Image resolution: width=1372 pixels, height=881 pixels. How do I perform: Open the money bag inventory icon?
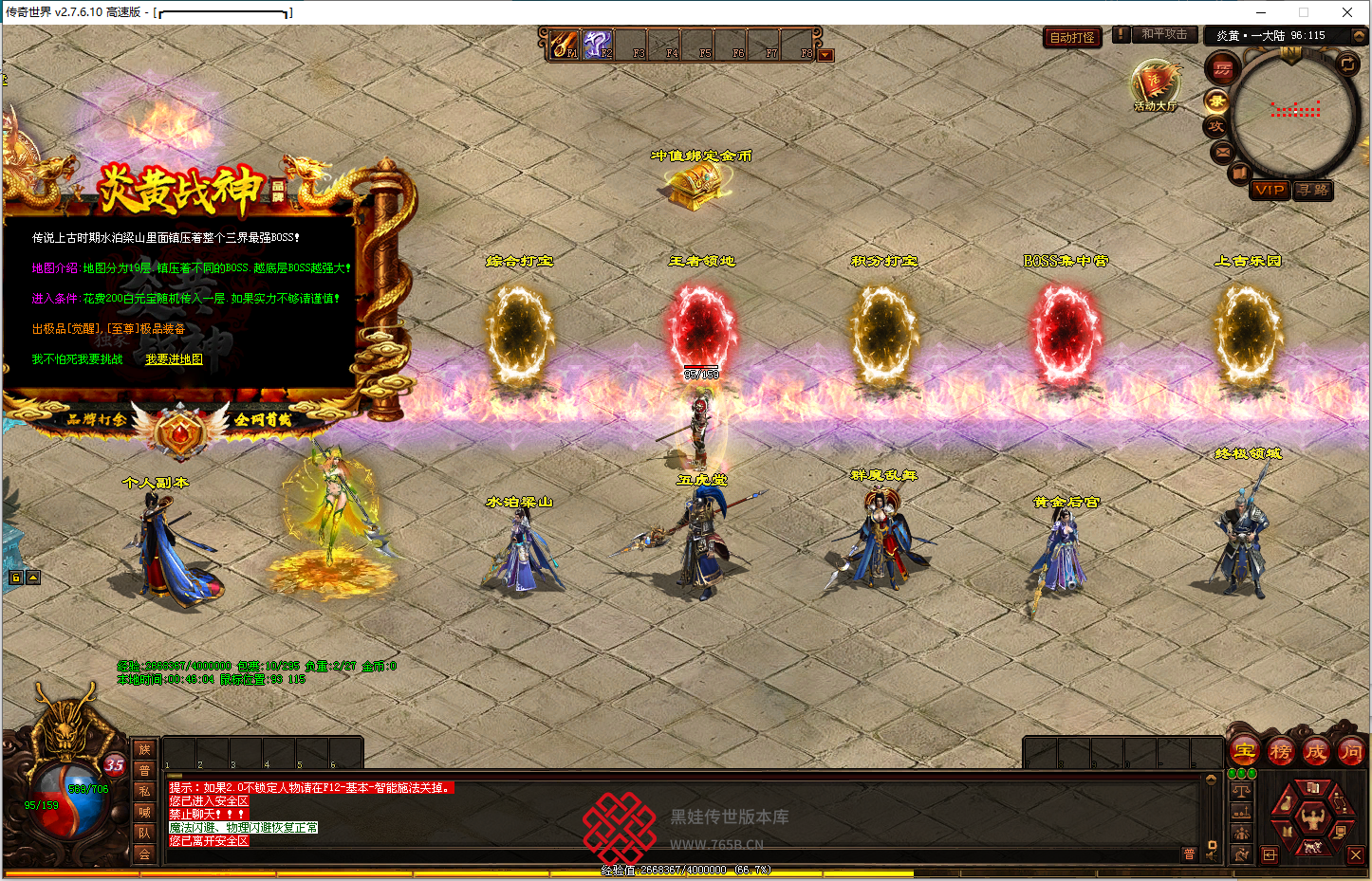[x=1286, y=803]
